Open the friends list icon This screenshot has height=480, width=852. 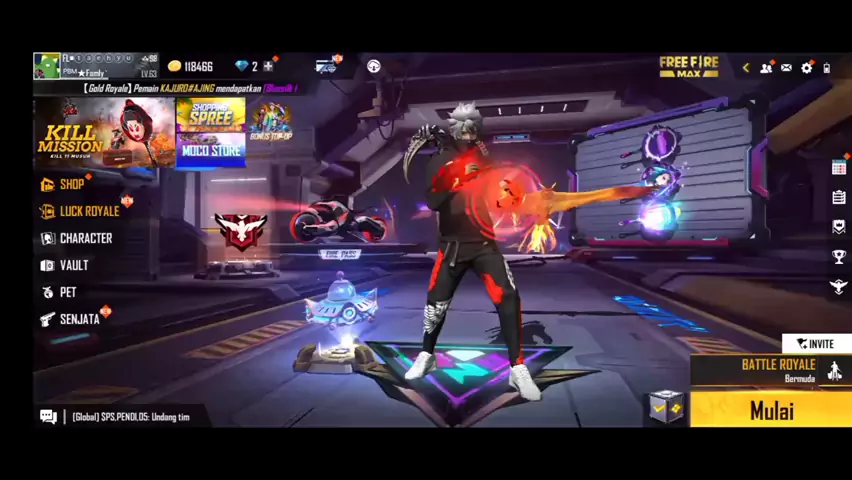coord(766,68)
